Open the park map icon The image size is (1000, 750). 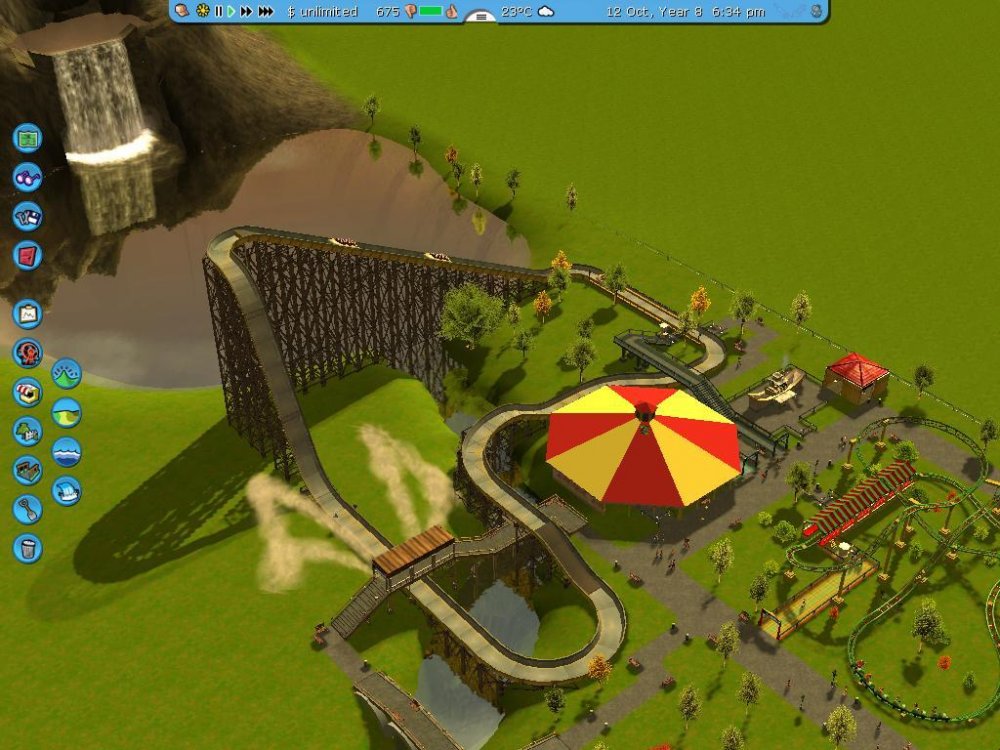(27, 137)
